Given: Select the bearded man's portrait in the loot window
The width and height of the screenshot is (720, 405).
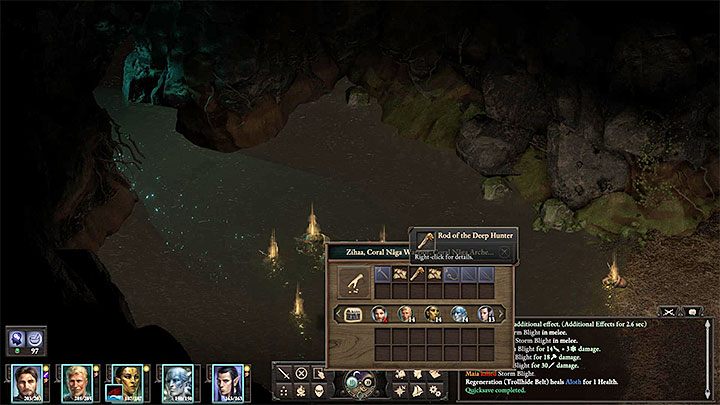Looking at the screenshot, I should click(381, 315).
